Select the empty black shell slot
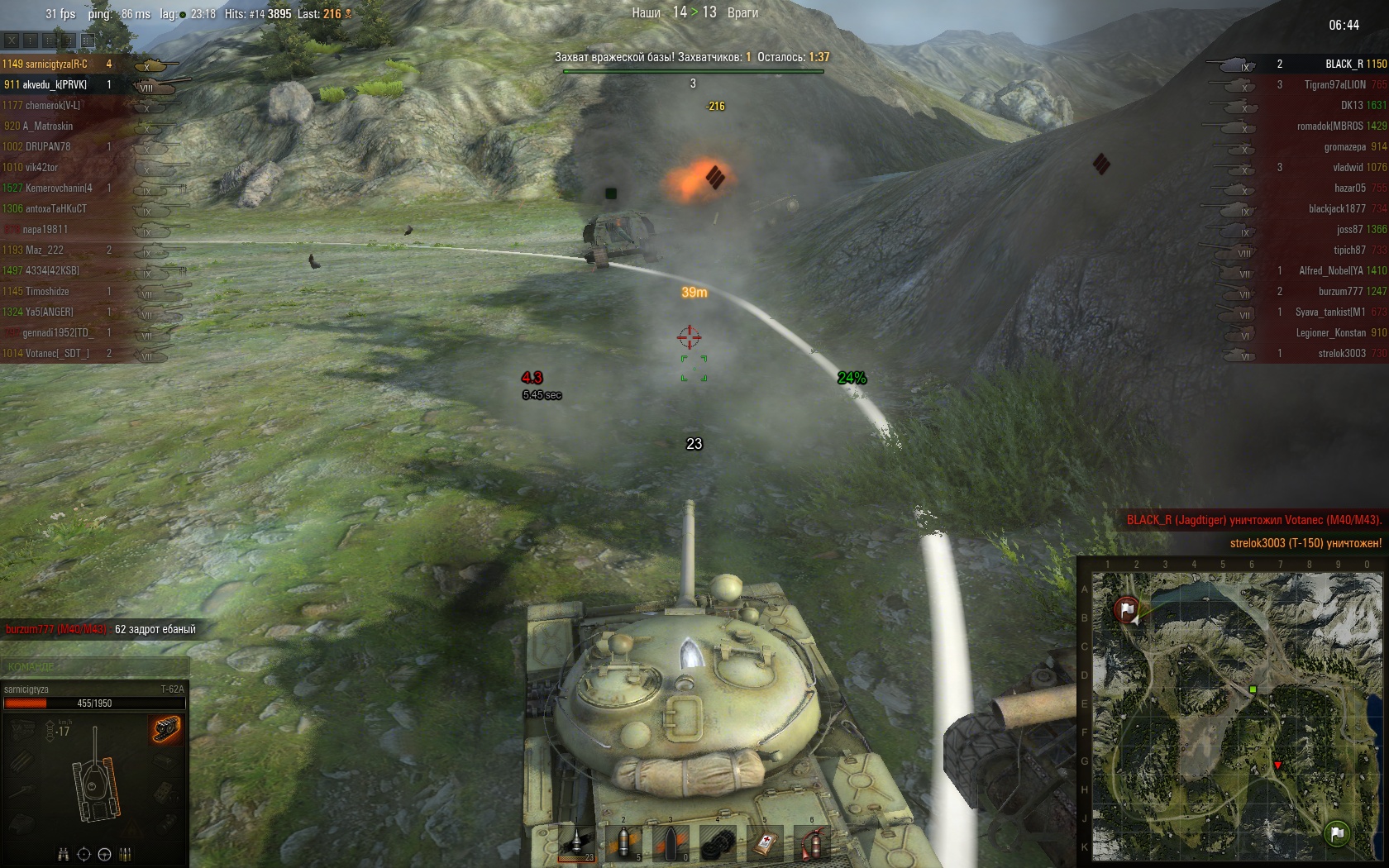The width and height of the screenshot is (1389, 868). point(671,842)
